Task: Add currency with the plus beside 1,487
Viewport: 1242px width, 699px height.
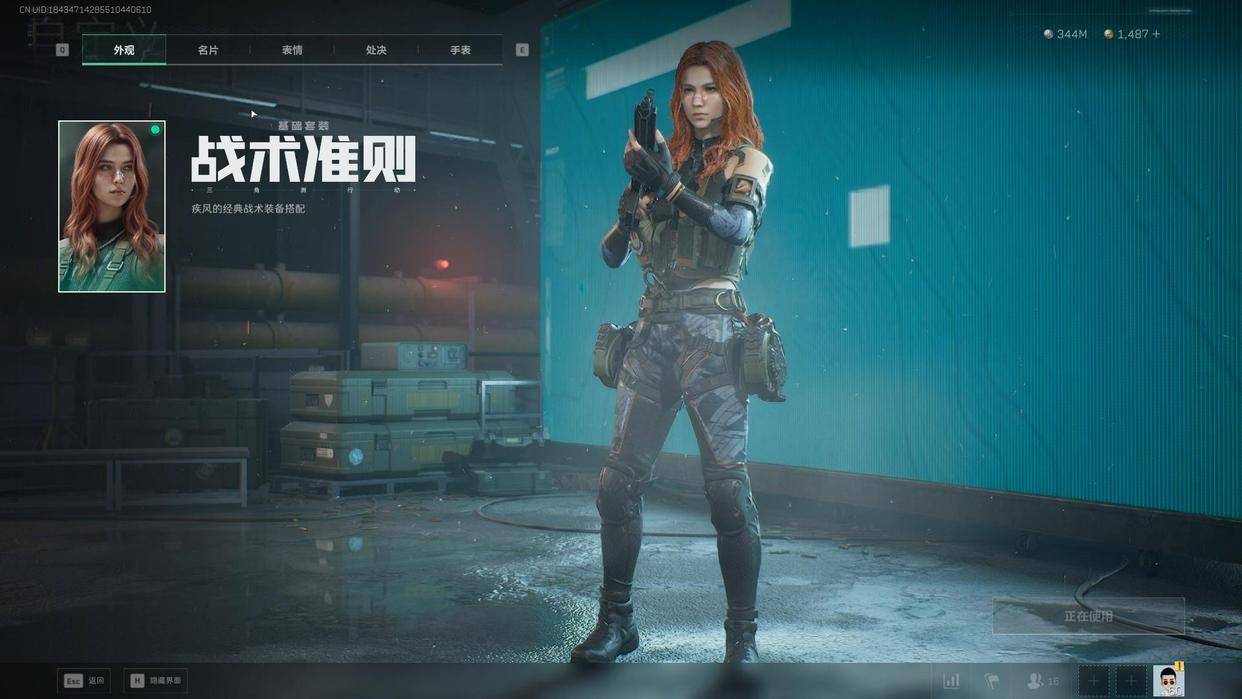Action: (x=1156, y=34)
